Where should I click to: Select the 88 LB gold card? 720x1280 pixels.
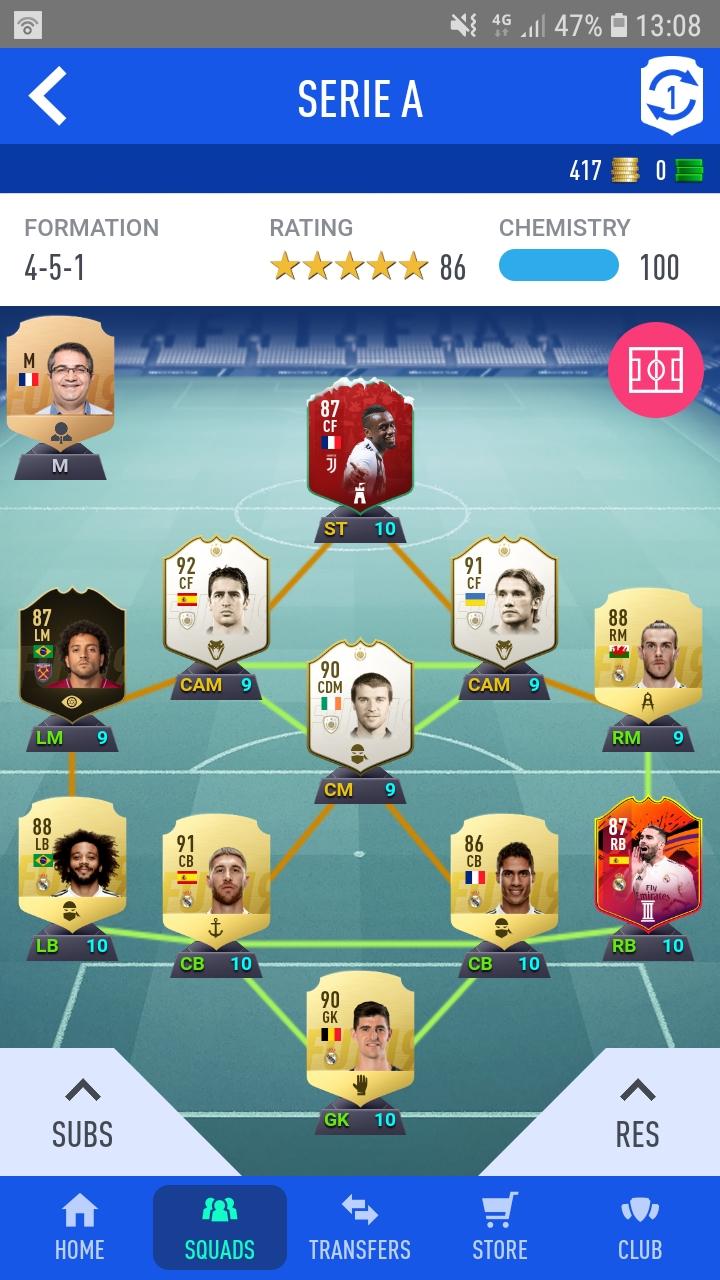pyautogui.click(x=72, y=863)
